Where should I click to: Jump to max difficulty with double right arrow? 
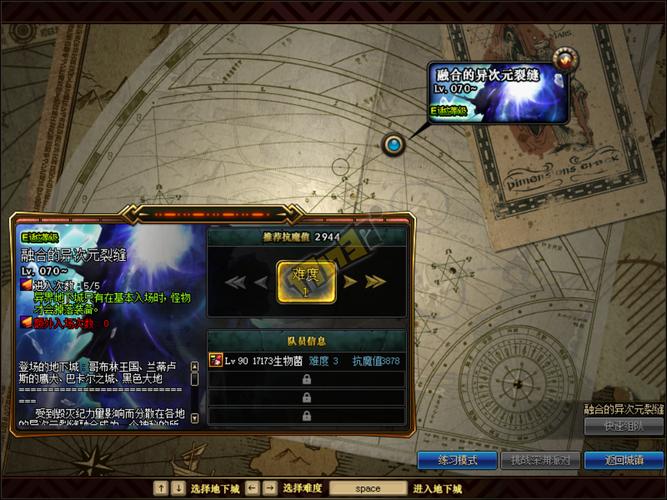pos(374,282)
